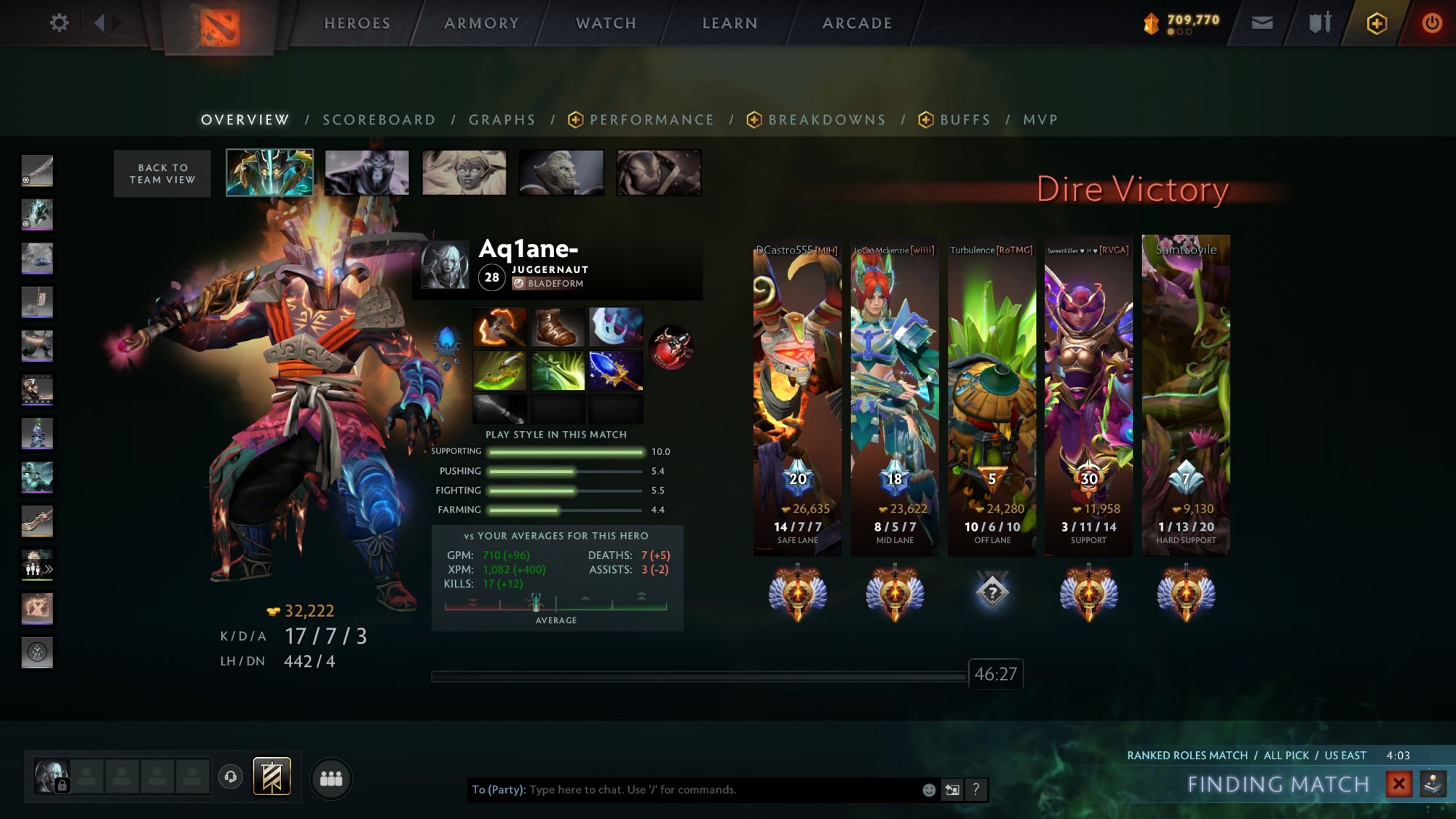Open the Heroes menu
This screenshot has width=1456, height=819.
click(357, 23)
